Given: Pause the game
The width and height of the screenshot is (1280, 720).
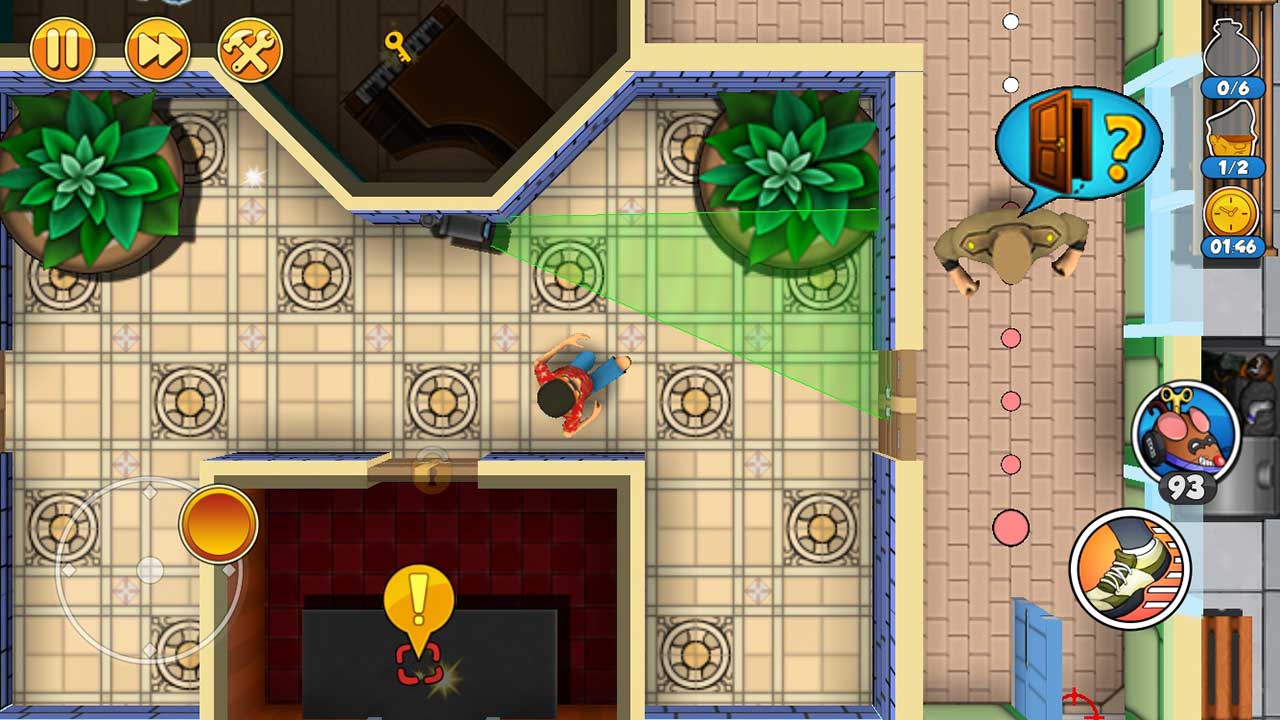Looking at the screenshot, I should (x=62, y=47).
